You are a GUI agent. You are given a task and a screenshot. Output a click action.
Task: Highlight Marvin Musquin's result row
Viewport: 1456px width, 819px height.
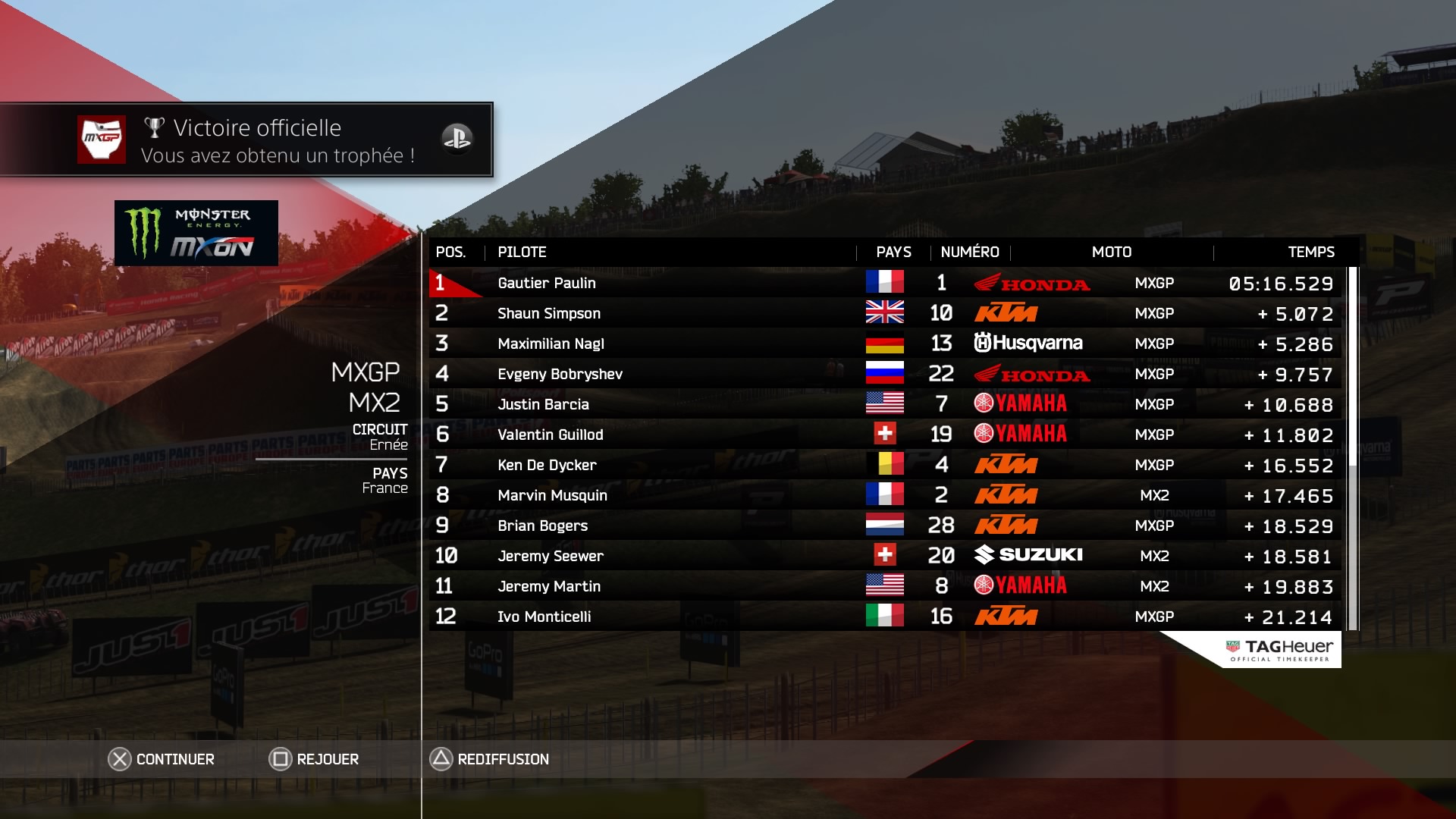[x=553, y=495]
